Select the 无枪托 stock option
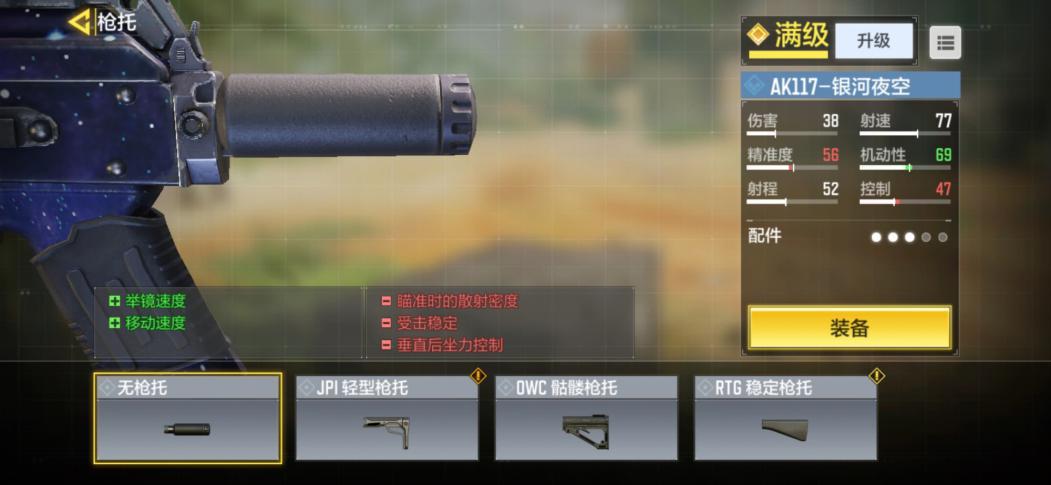The image size is (1051, 485). coord(188,419)
